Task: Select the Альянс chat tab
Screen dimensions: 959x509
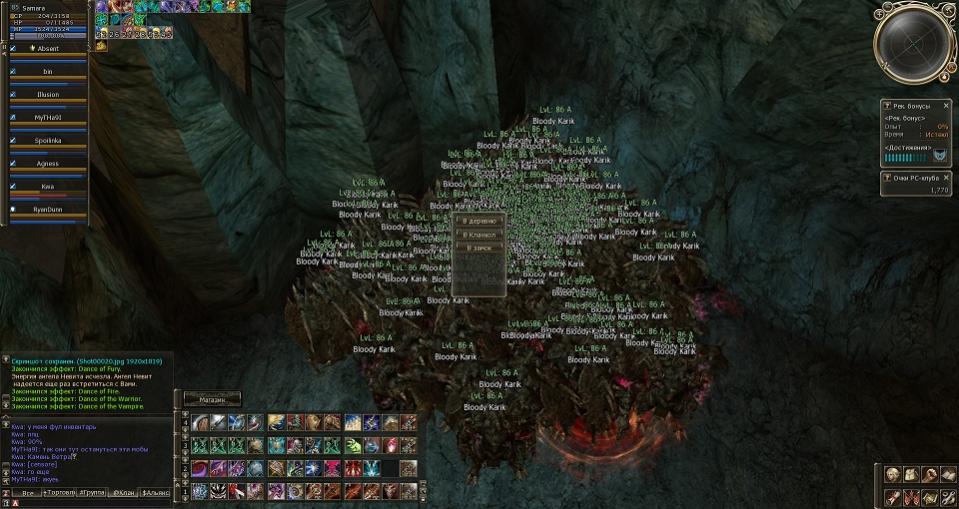Action: [x=156, y=493]
